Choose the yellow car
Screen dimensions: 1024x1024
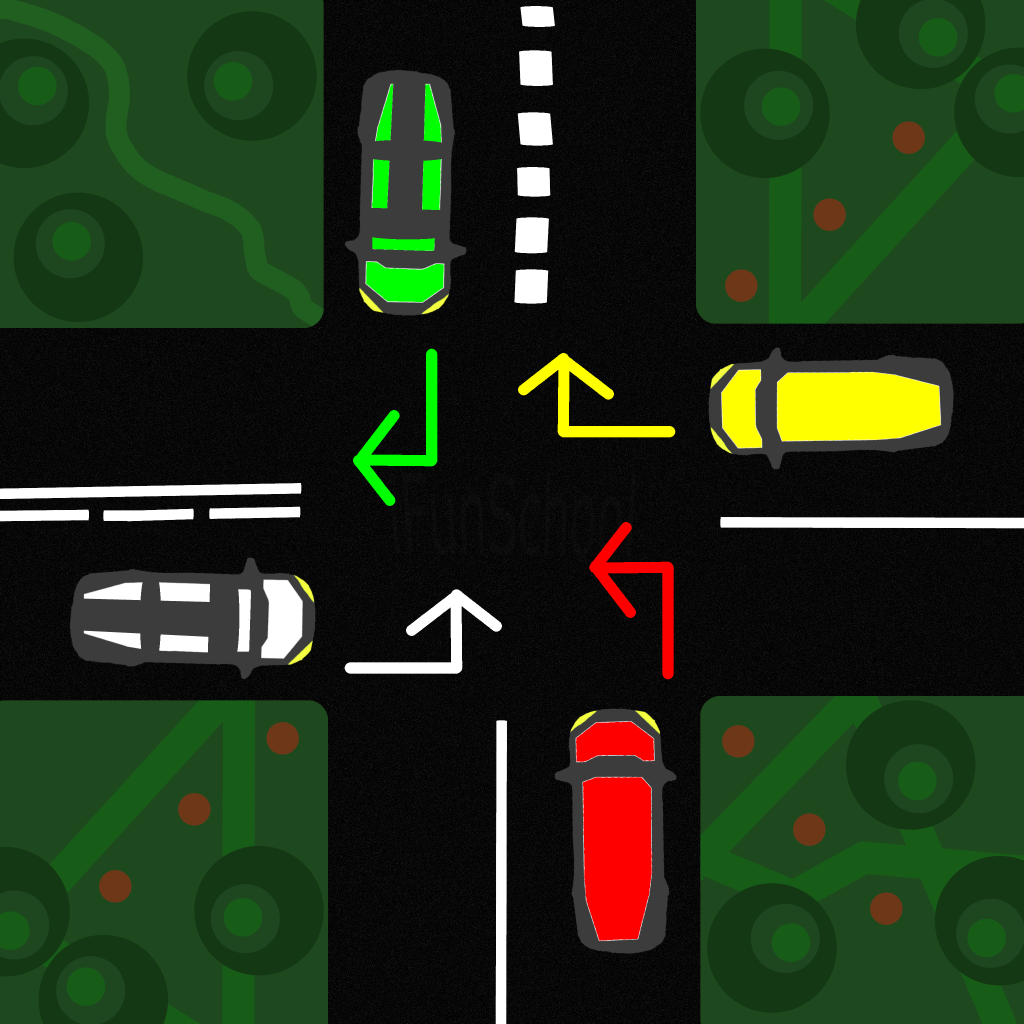(830, 407)
